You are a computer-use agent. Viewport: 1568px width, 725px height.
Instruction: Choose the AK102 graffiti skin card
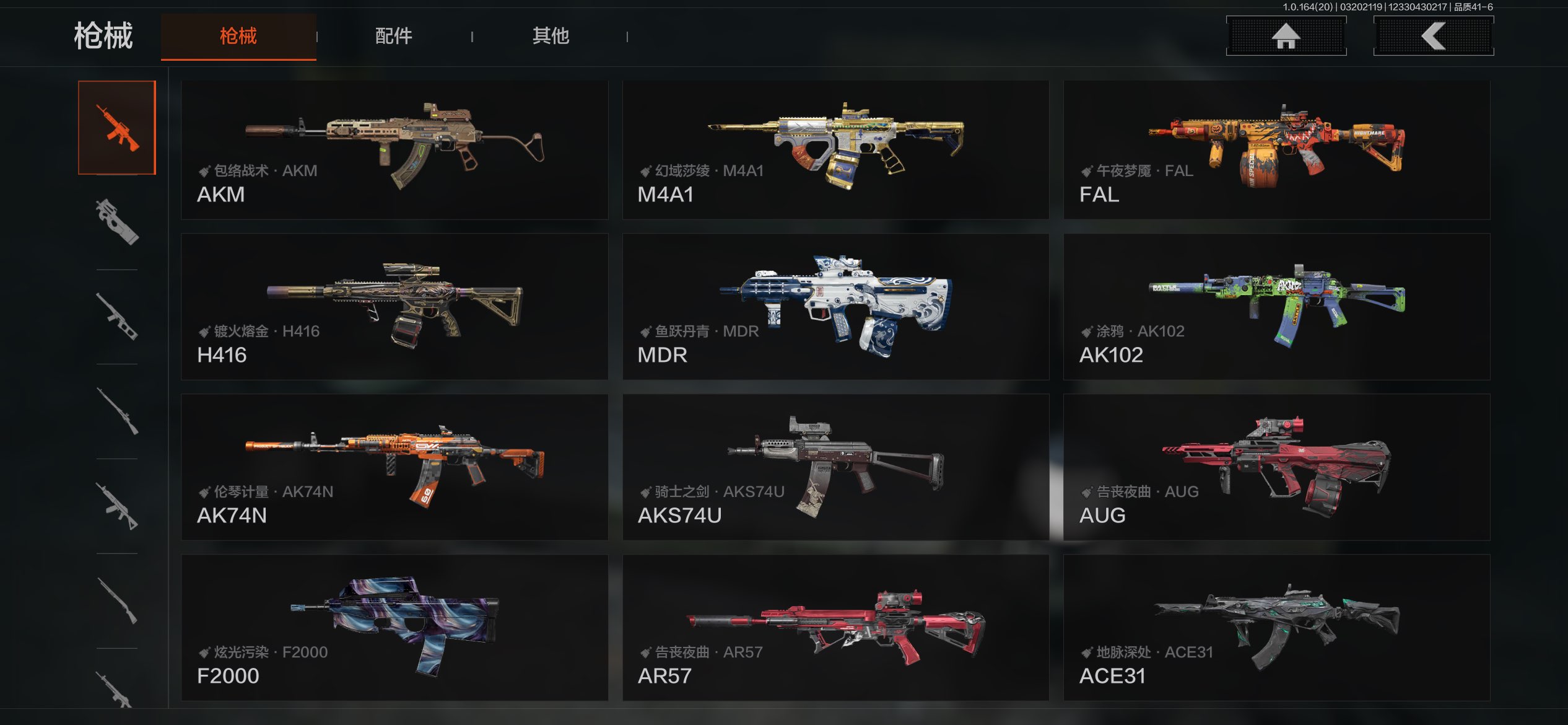coord(1276,307)
